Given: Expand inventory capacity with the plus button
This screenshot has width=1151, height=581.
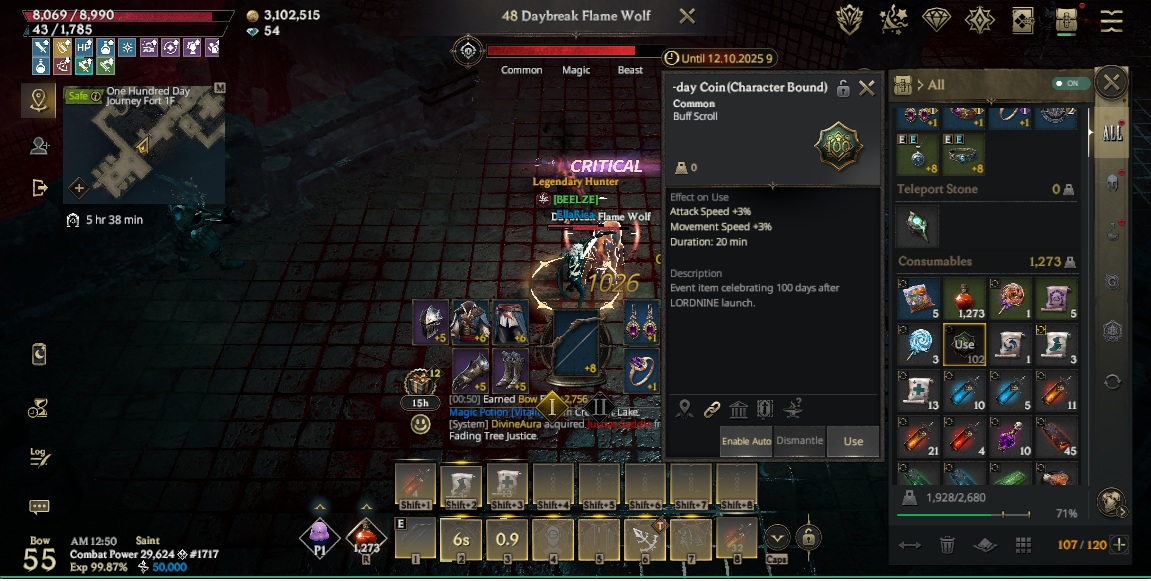Looking at the screenshot, I should [x=1120, y=545].
